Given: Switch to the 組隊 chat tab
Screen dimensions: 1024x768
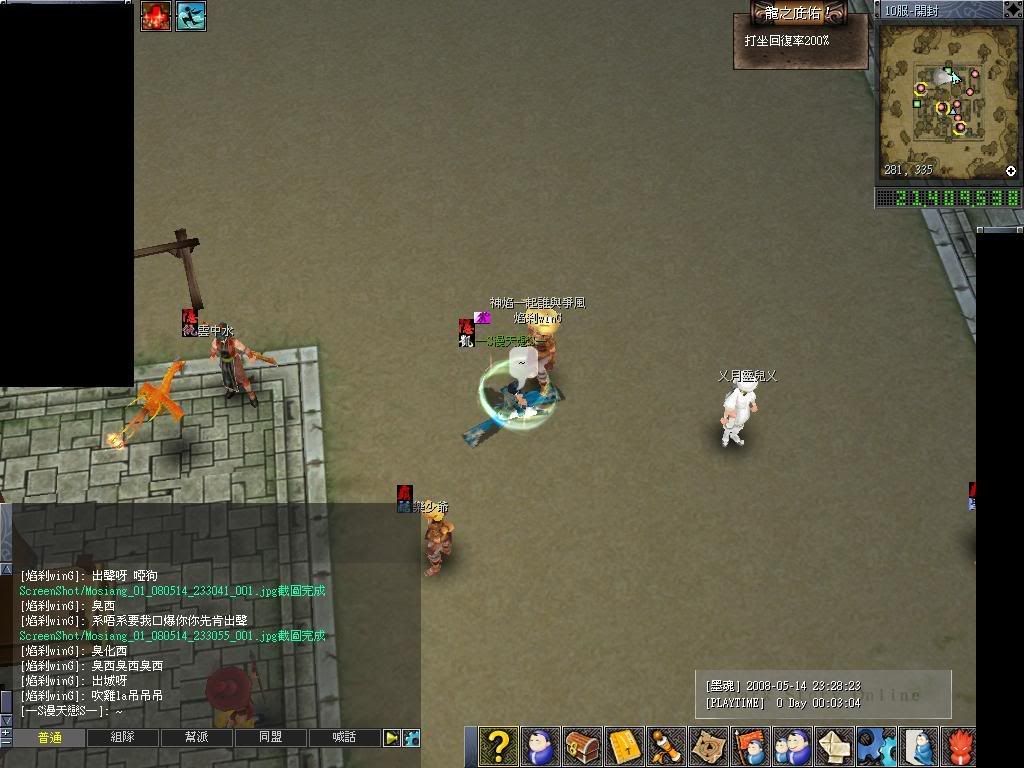Looking at the screenshot, I should click(x=123, y=738).
